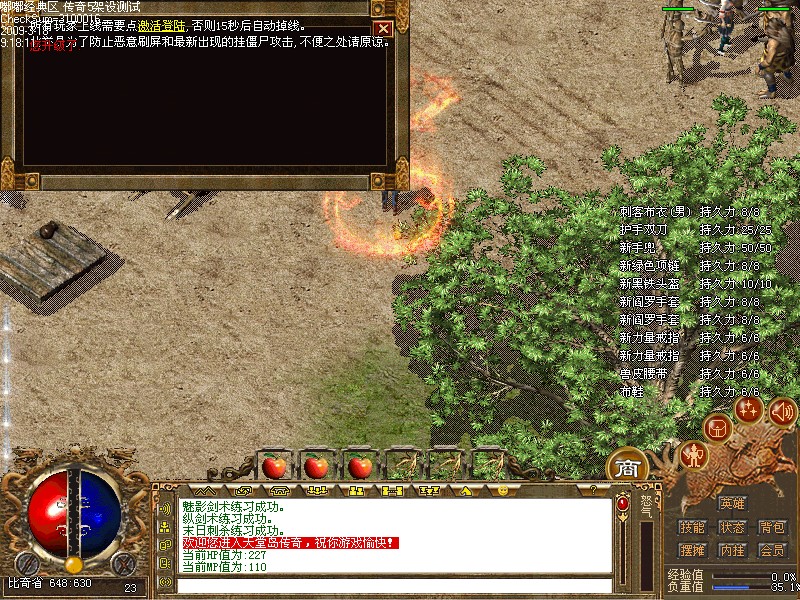Use the first red apple in the belt

click(x=273, y=465)
